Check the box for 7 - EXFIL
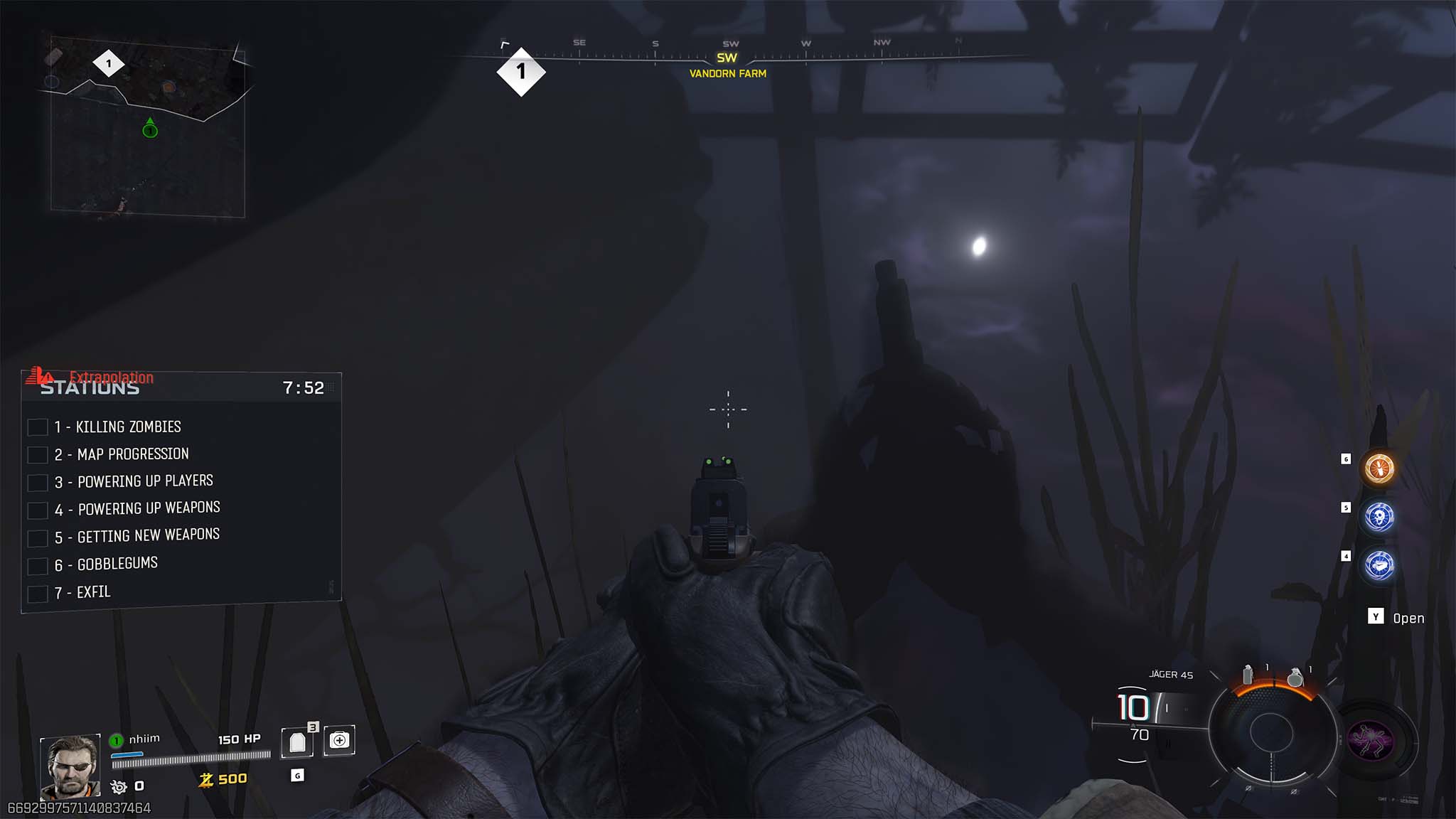The width and height of the screenshot is (1456, 819). [37, 593]
